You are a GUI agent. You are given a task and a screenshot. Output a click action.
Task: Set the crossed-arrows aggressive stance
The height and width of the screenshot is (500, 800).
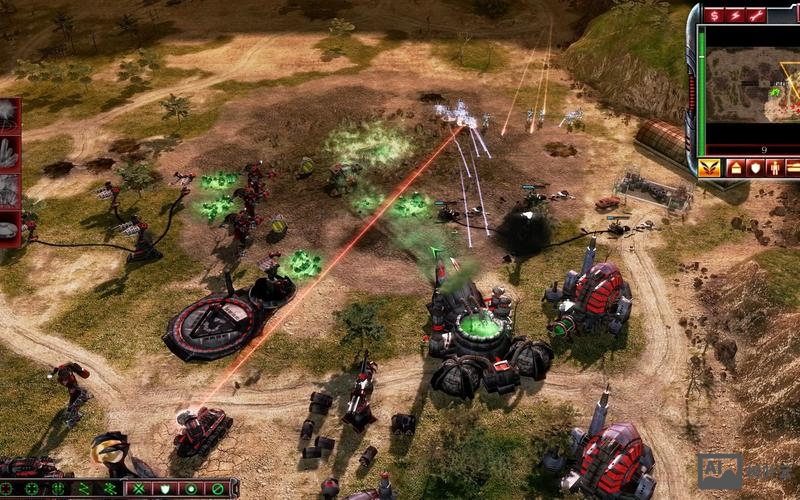pos(140,489)
